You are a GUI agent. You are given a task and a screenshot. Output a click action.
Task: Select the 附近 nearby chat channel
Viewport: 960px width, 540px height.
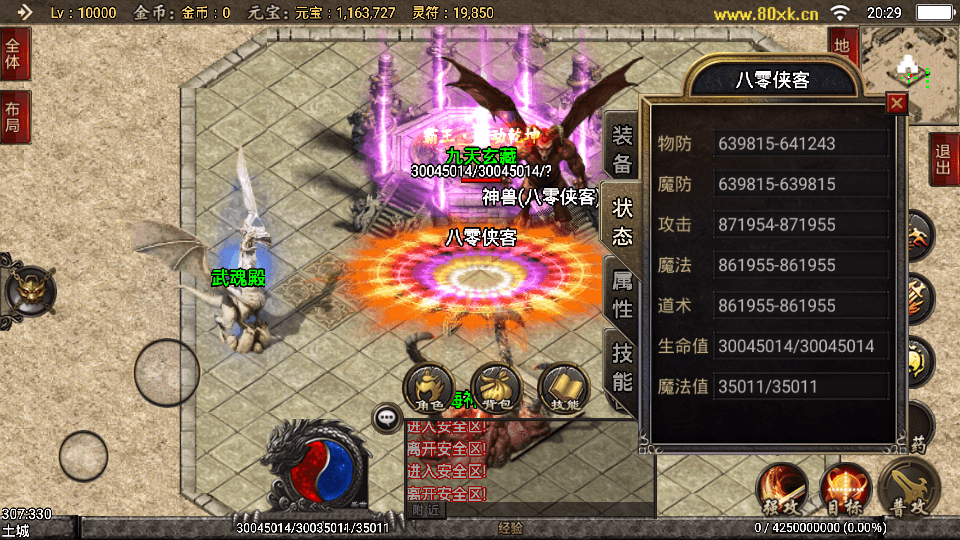pyautogui.click(x=426, y=510)
